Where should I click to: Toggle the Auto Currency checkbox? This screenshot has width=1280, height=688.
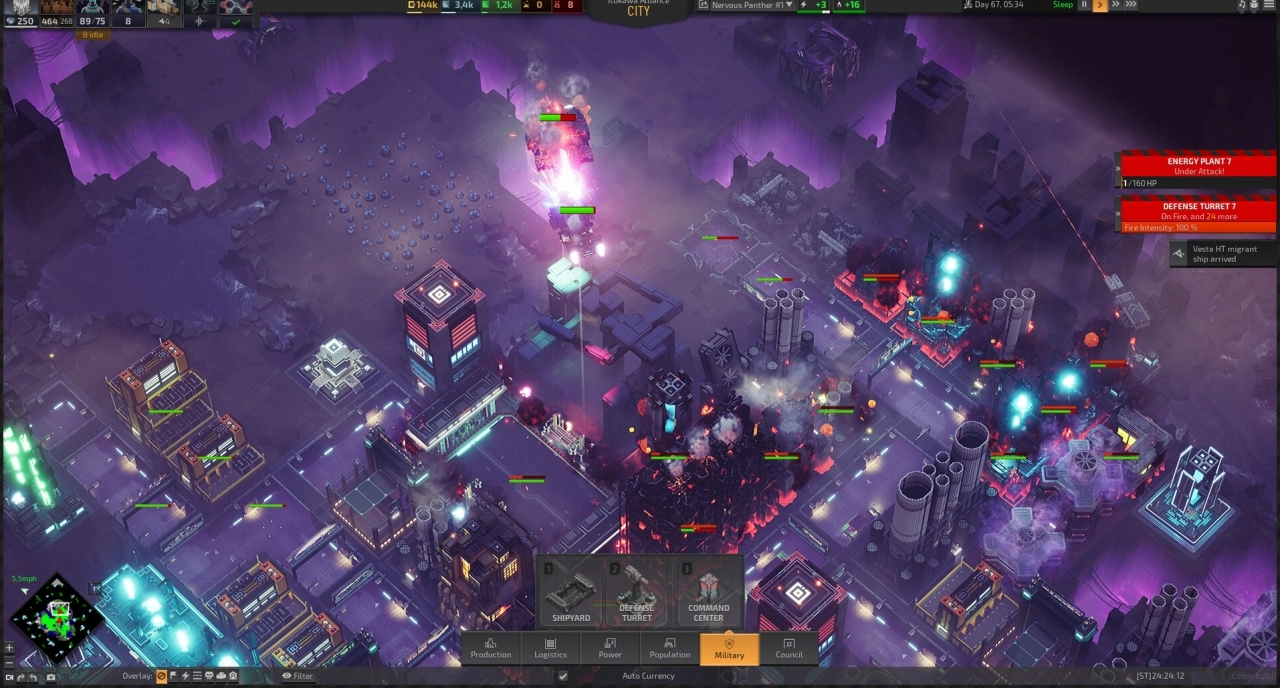563,676
